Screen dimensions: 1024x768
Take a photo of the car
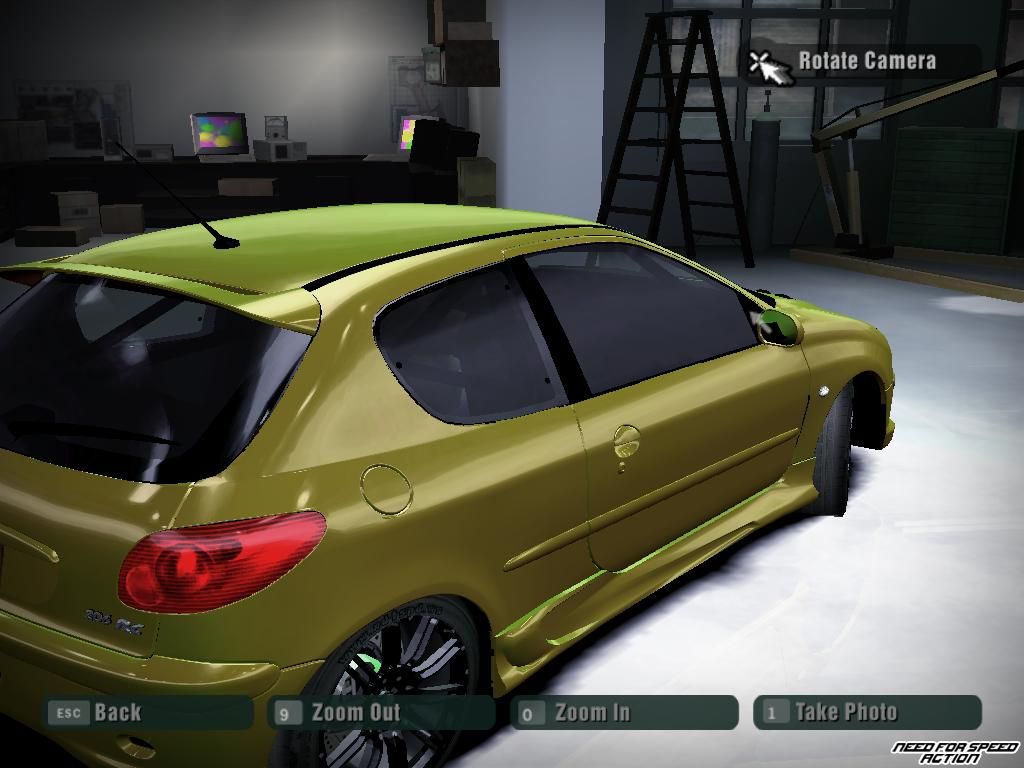coord(867,713)
